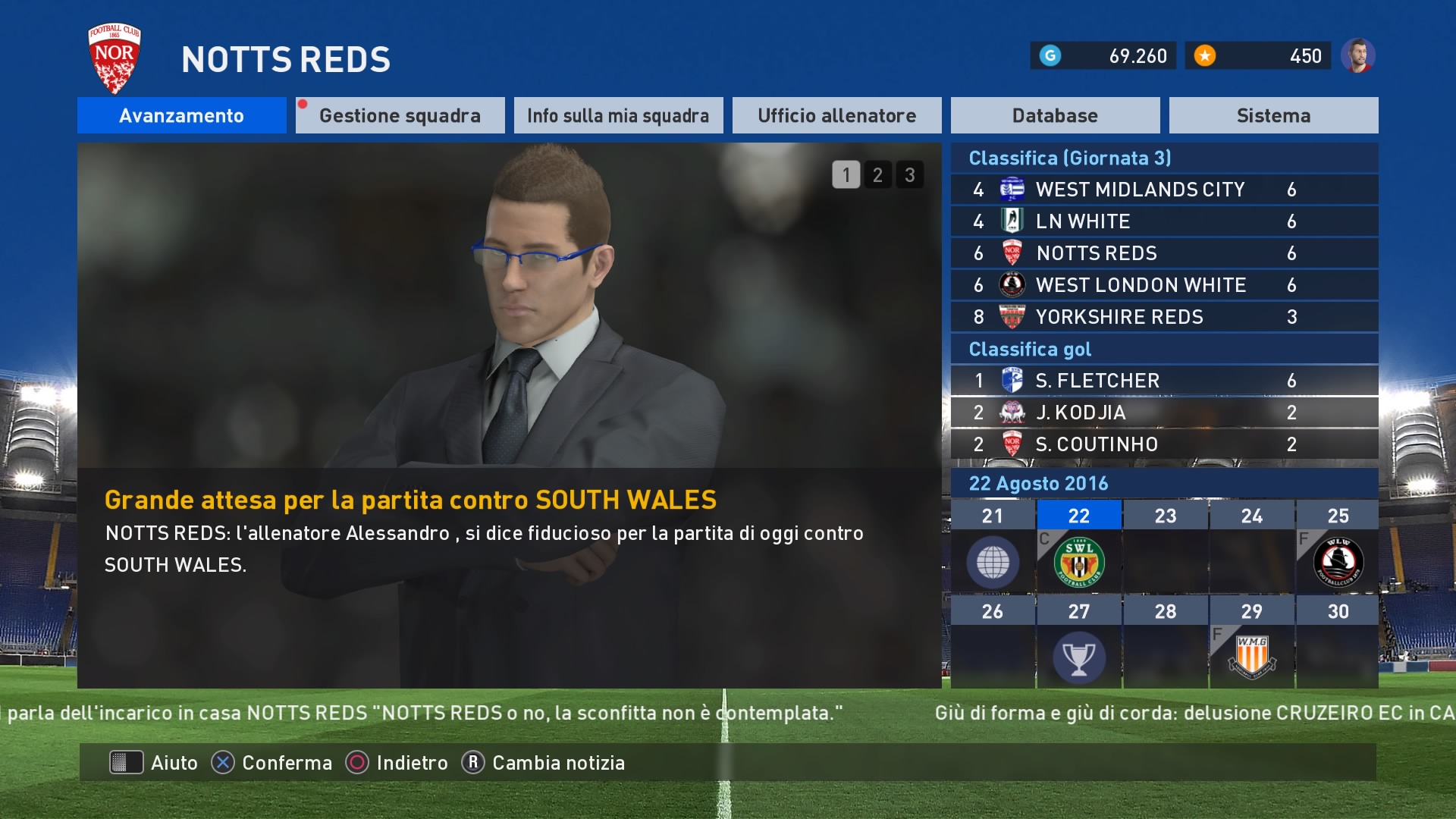The image size is (1456, 819).
Task: Select calendar day 22 match
Action: [x=1078, y=562]
